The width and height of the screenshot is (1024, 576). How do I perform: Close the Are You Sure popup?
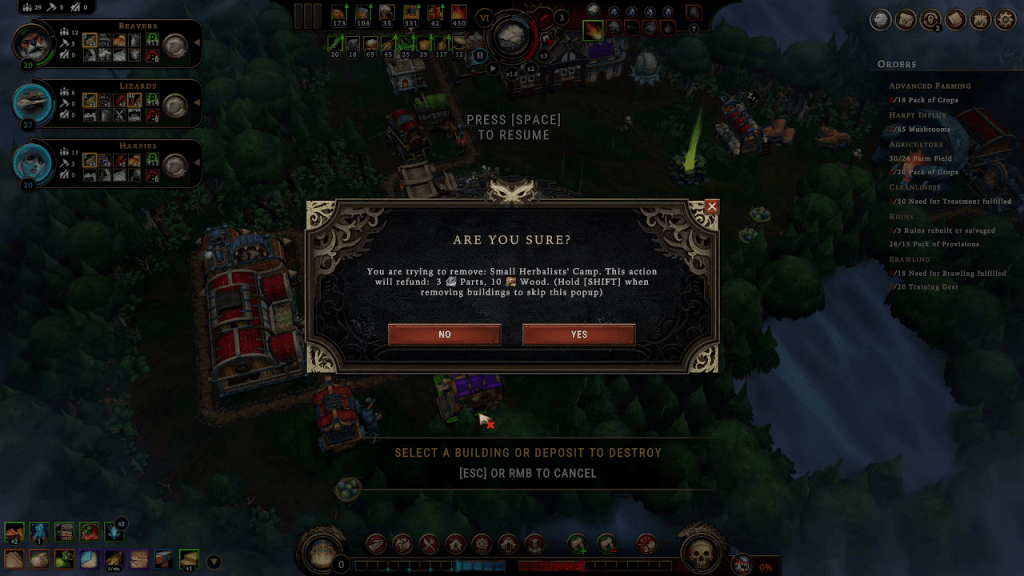(x=712, y=206)
